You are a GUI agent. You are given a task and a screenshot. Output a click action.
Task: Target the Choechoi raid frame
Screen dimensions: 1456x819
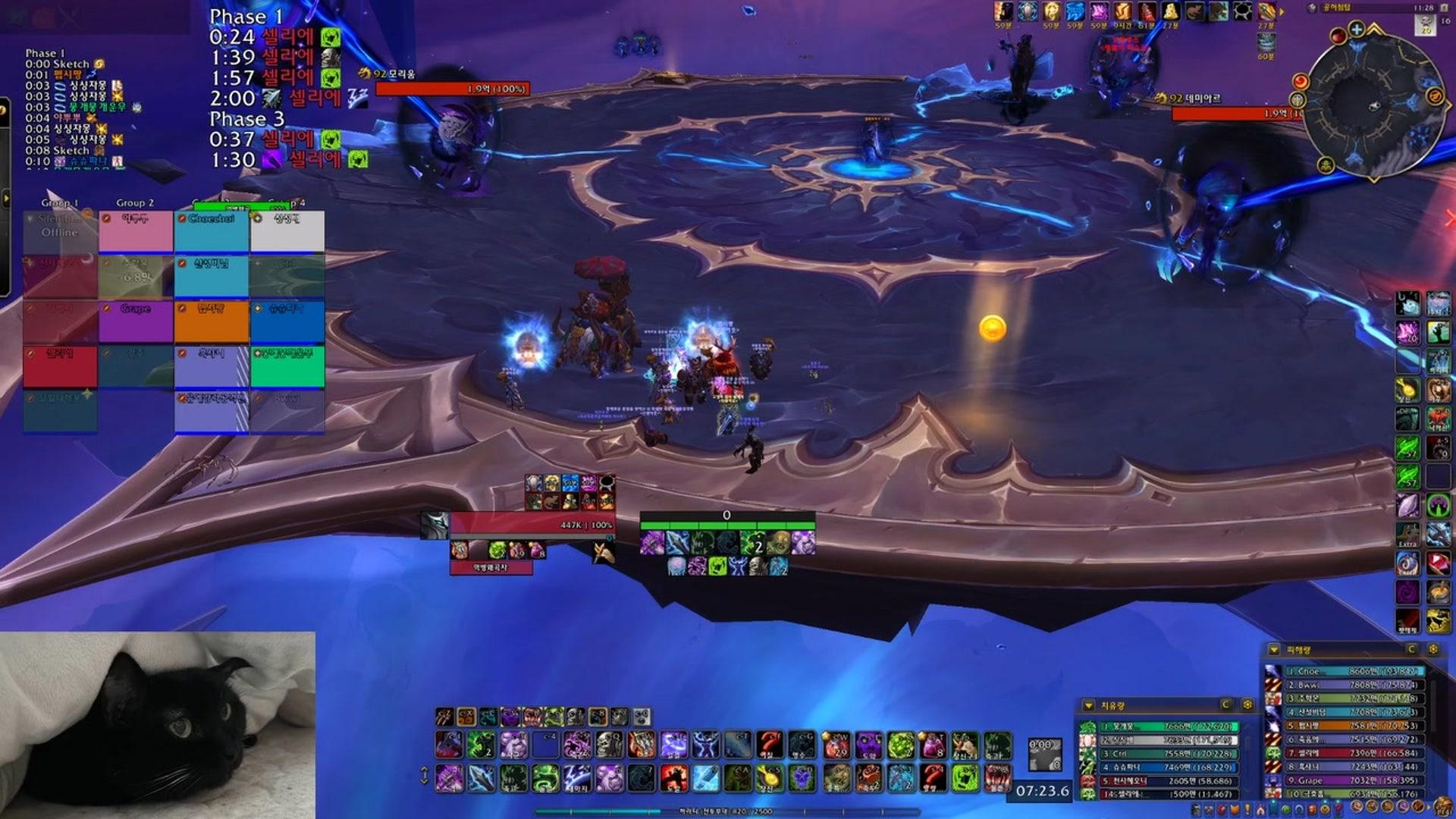coord(212,231)
